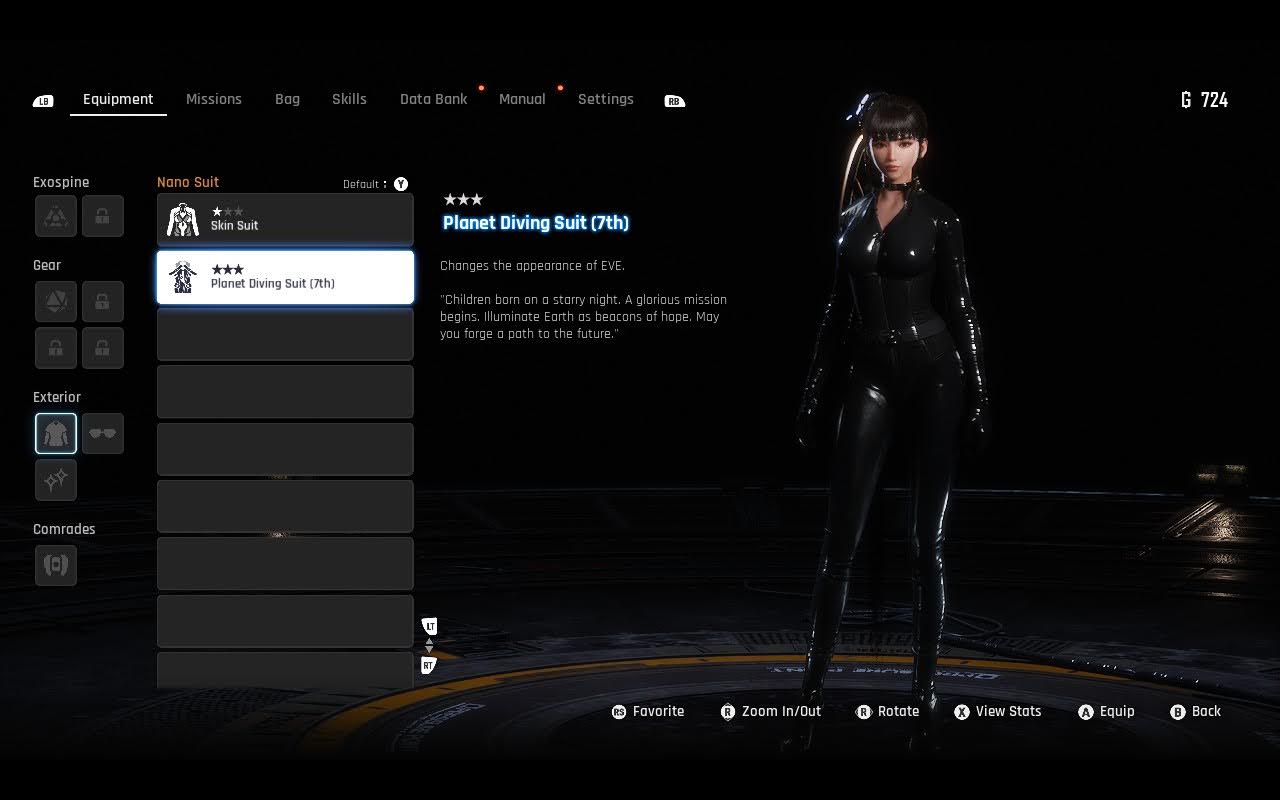The width and height of the screenshot is (1280, 800).
Task: Select the Skin Suit nano suit
Action: point(285,220)
